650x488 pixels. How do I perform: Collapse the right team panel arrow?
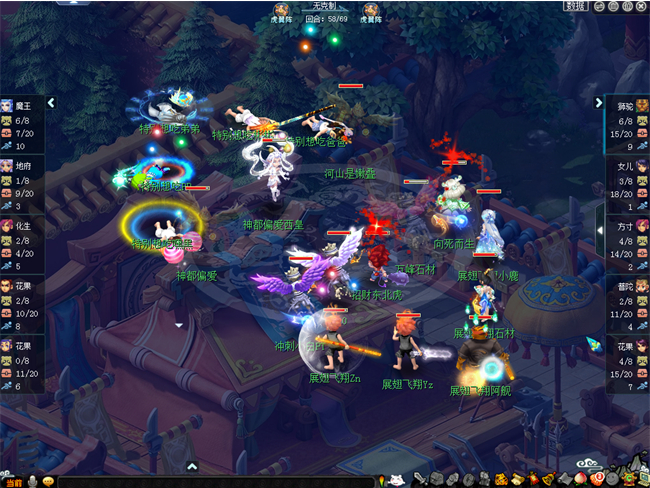[x=599, y=102]
